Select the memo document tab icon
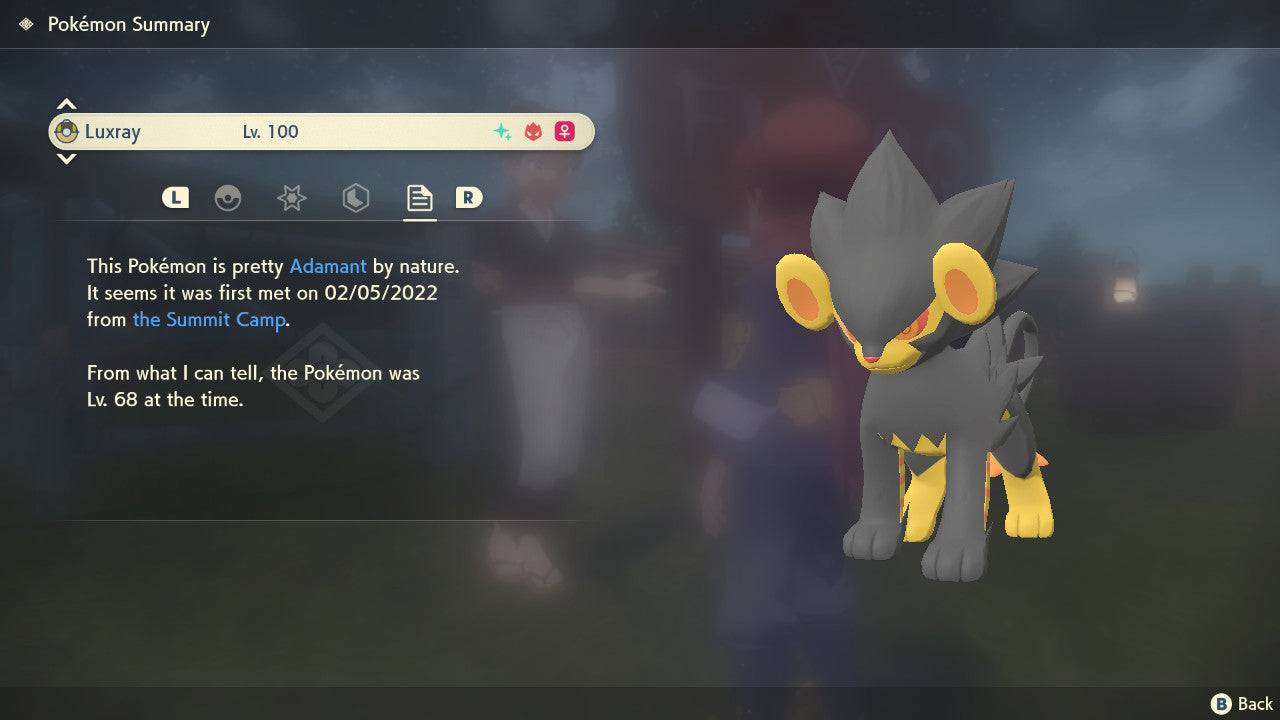This screenshot has height=720, width=1280. pos(419,197)
